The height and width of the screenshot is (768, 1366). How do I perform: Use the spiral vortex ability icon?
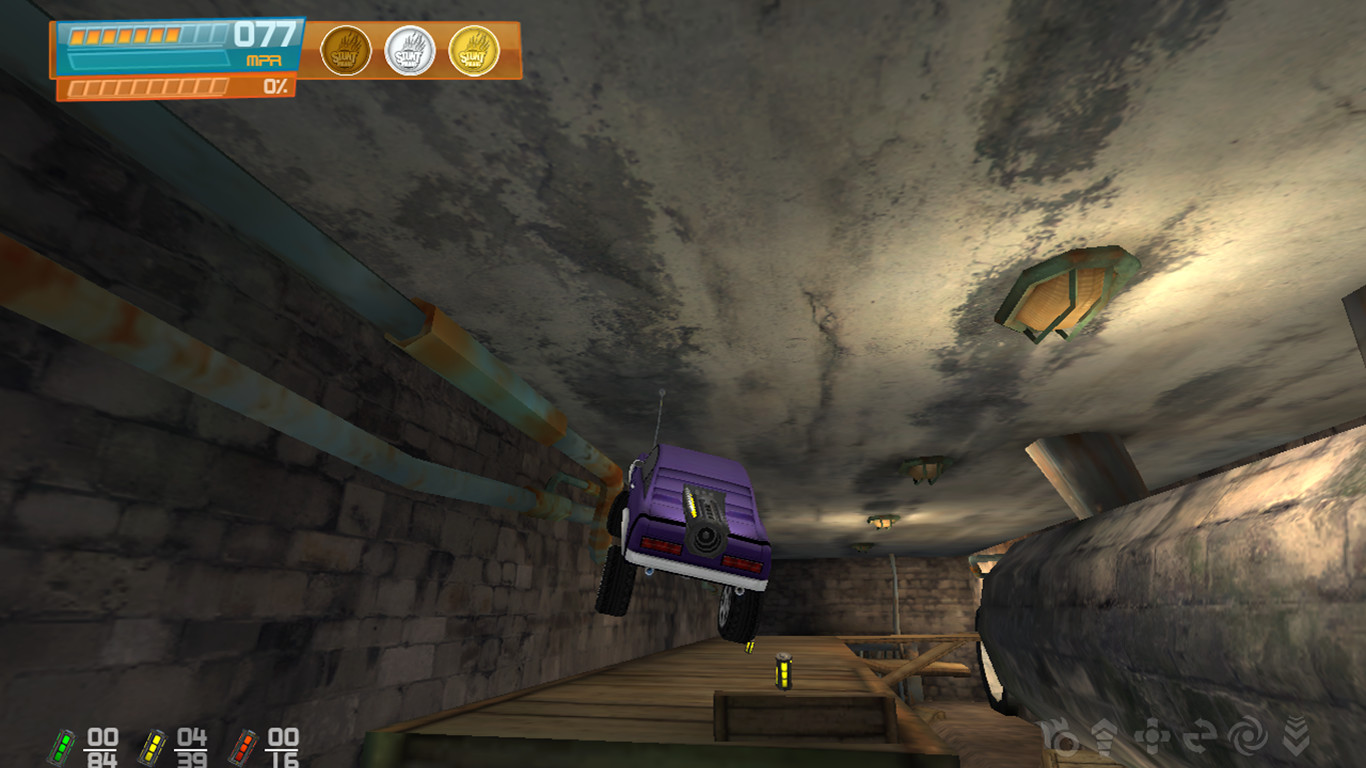tap(1247, 738)
